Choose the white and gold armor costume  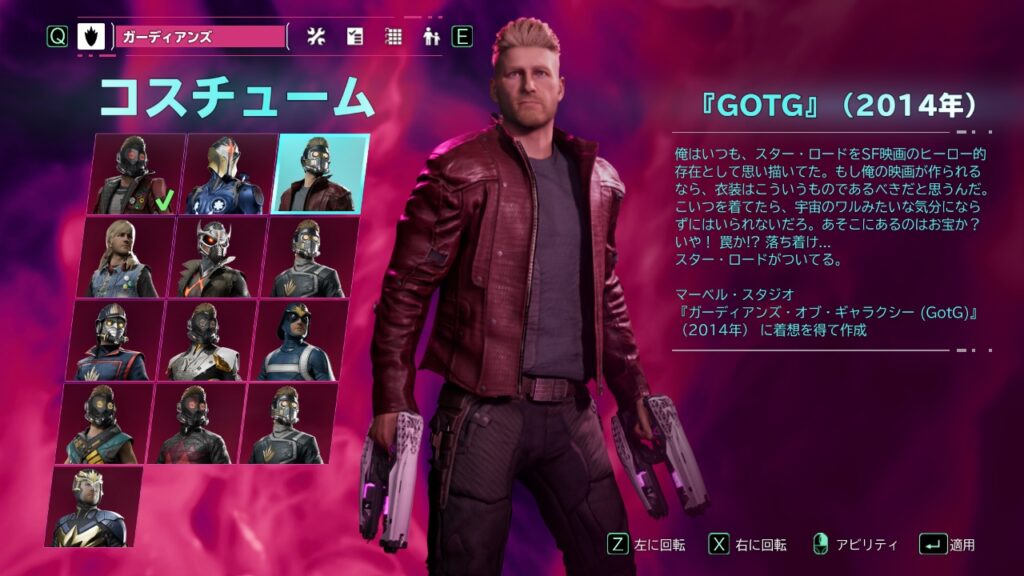[x=205, y=340]
